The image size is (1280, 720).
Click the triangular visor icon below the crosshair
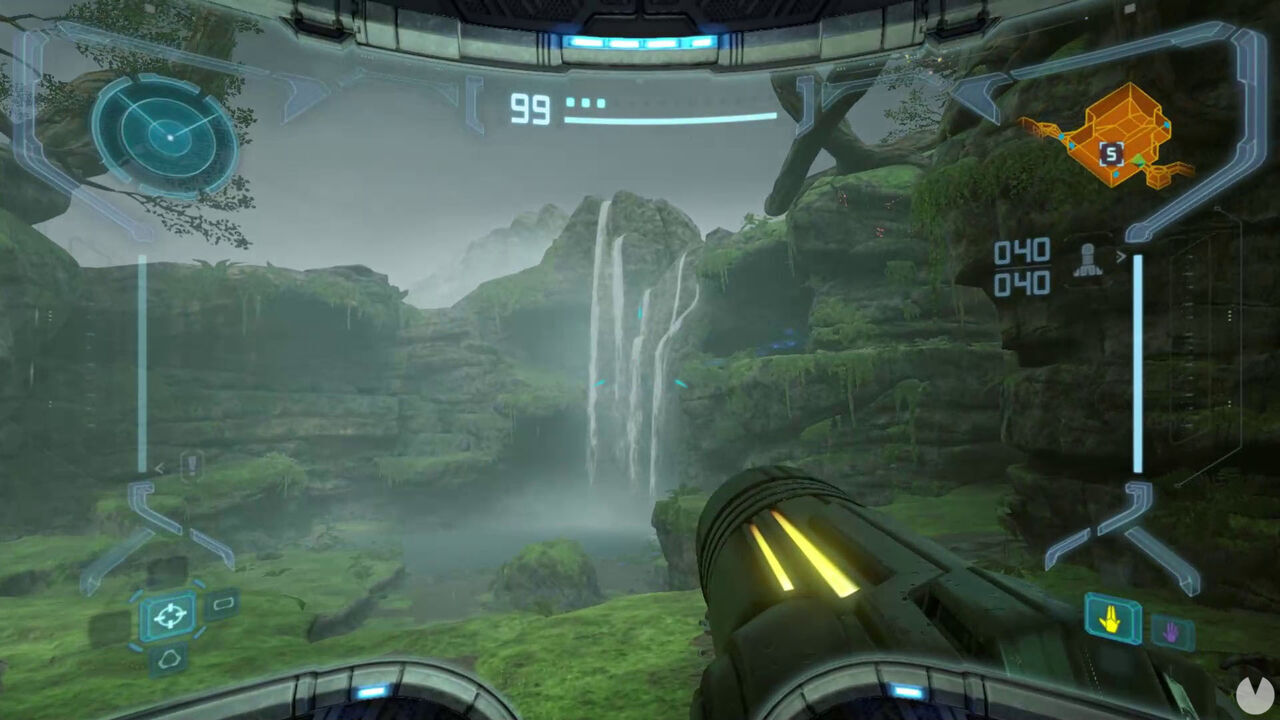170,658
